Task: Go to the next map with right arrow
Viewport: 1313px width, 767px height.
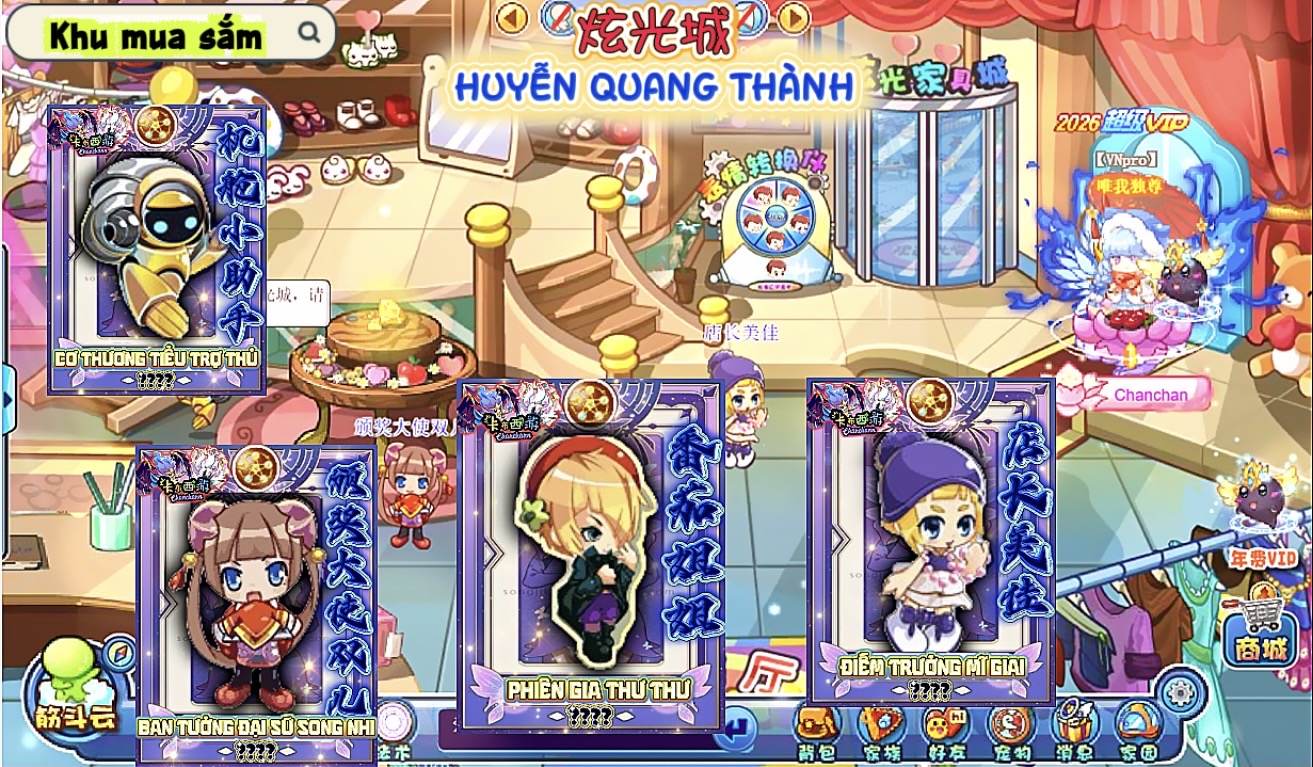Action: pos(793,17)
